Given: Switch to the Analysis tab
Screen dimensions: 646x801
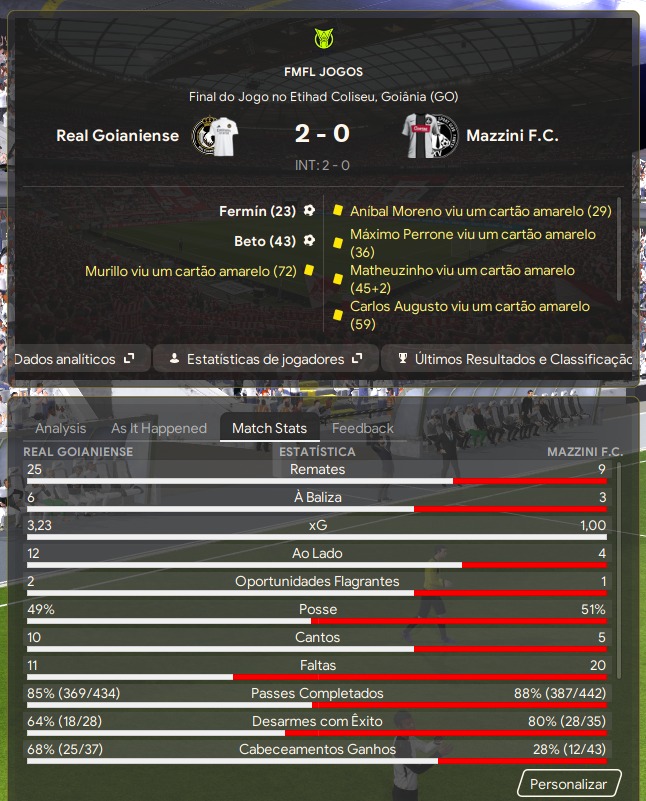Looking at the screenshot, I should click(61, 428).
